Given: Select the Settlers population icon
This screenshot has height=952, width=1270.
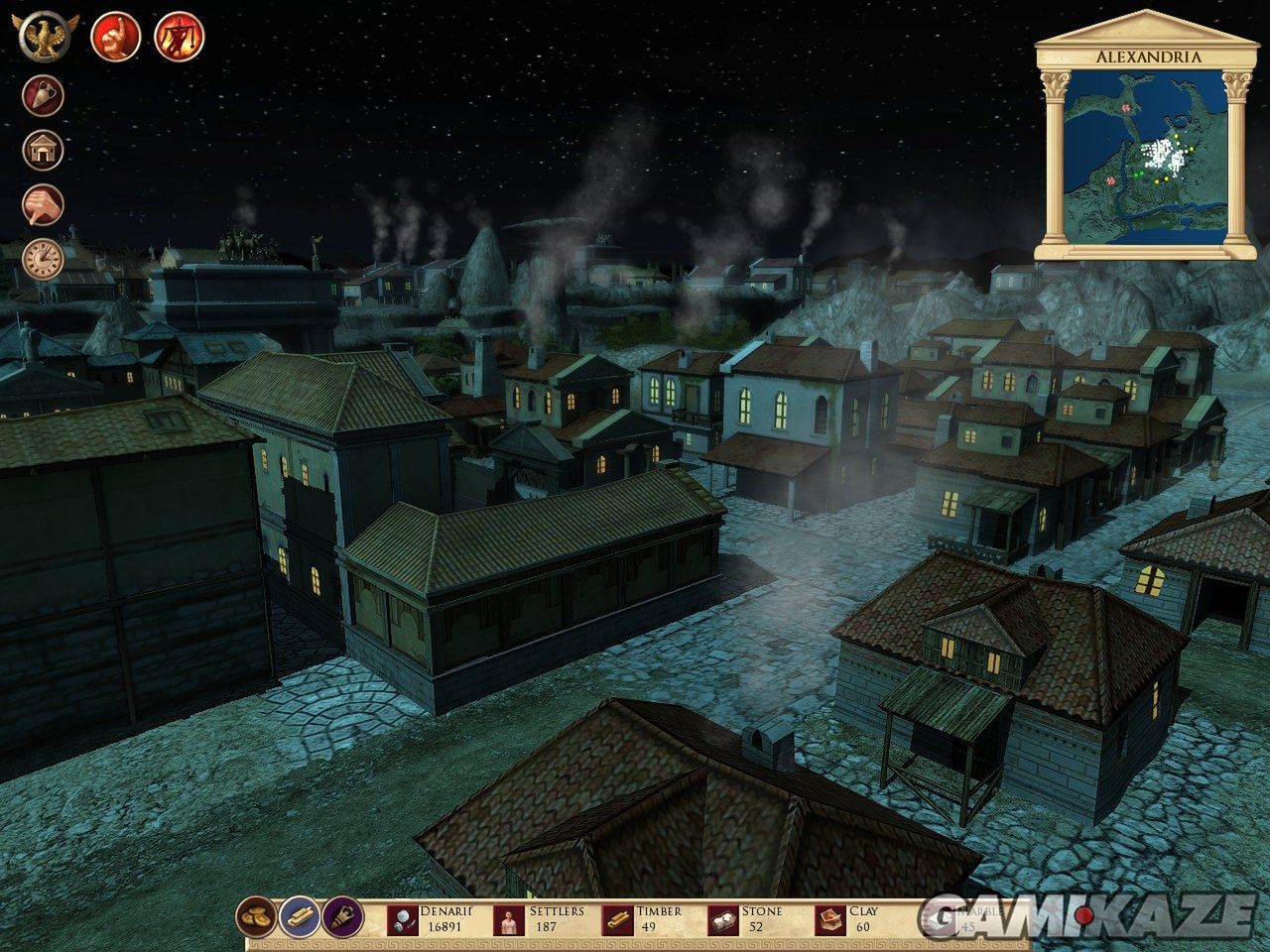Looking at the screenshot, I should coord(509,920).
